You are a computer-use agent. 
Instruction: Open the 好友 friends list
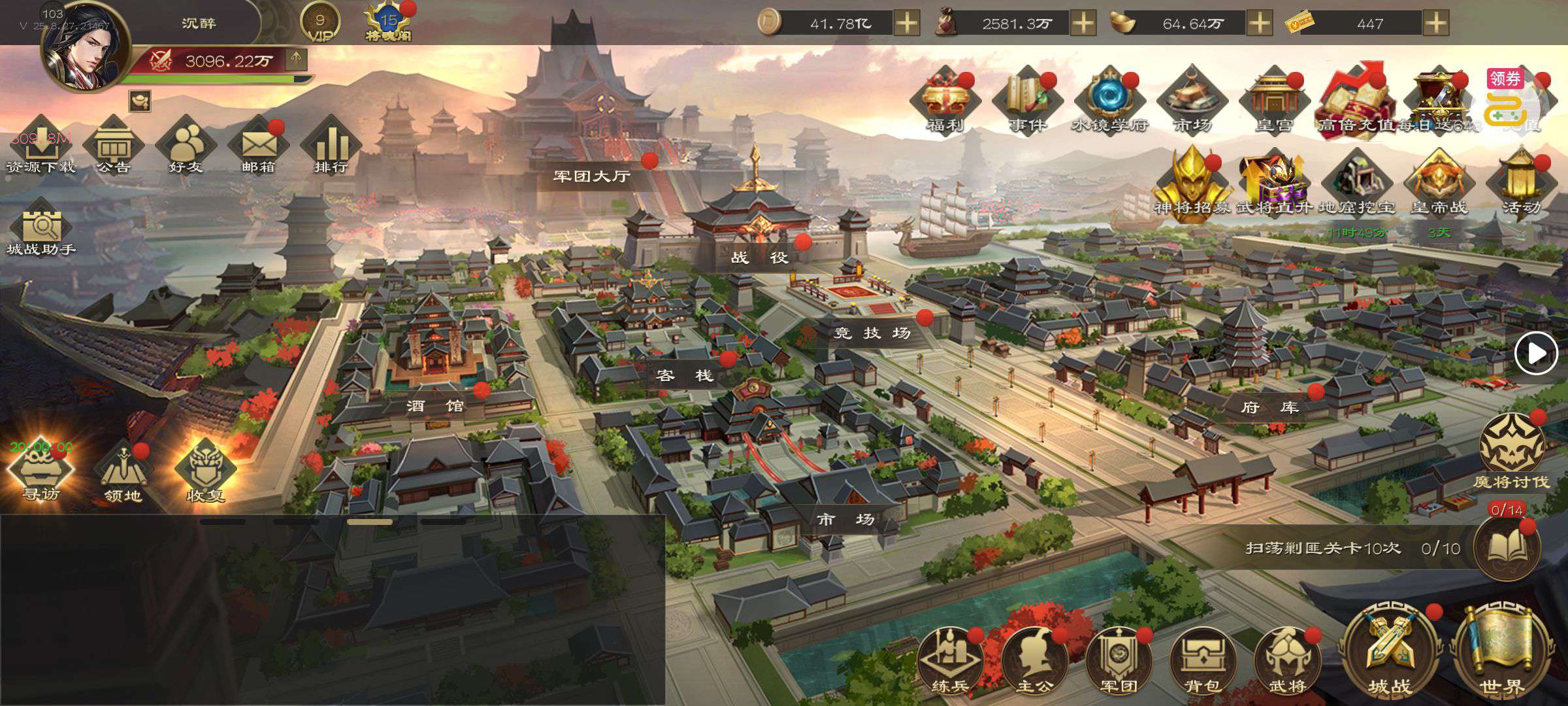tap(186, 147)
